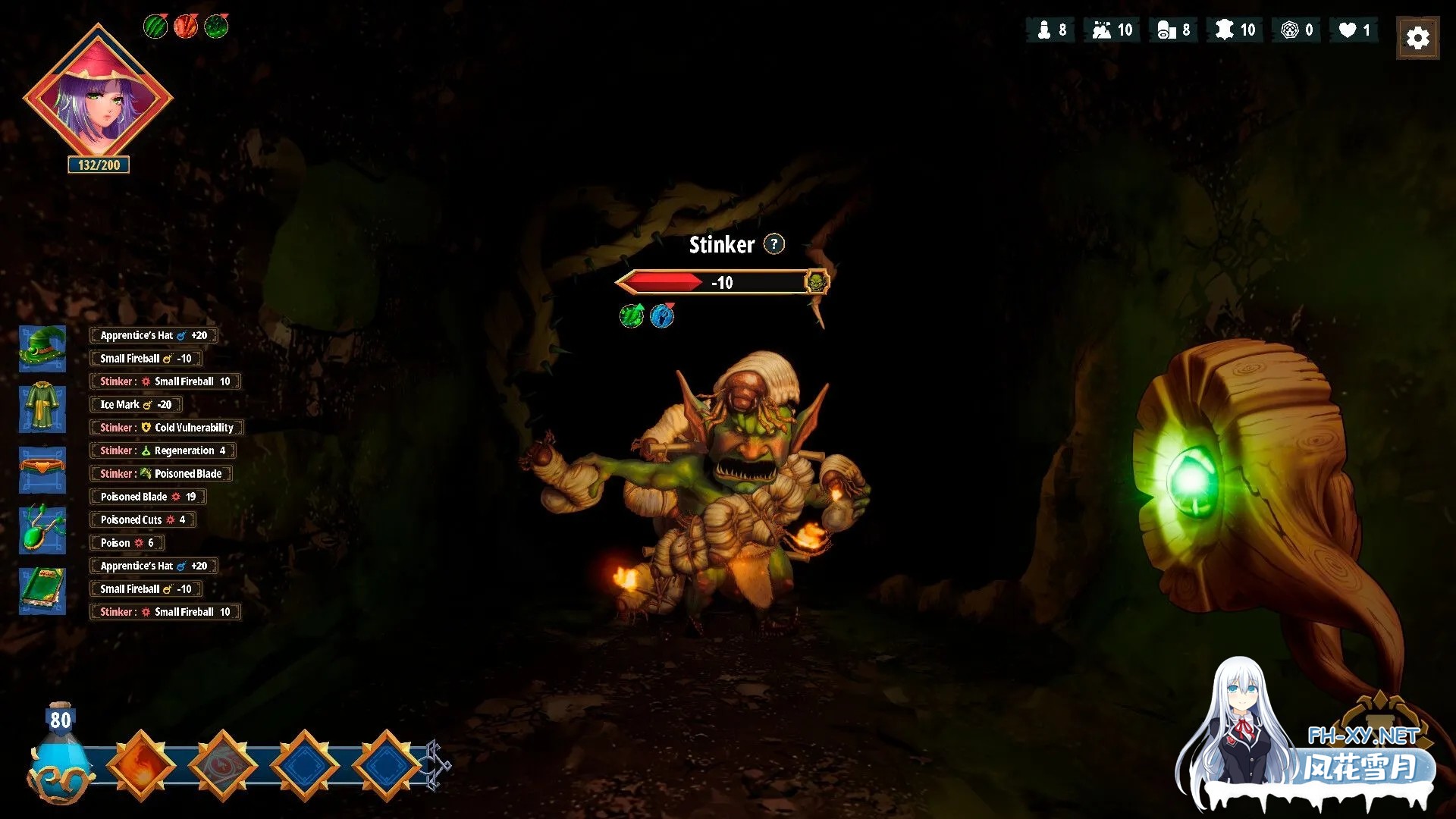Select the Small Fireball spell in the hotbar
Screen dimensions: 1456x819
point(138,764)
